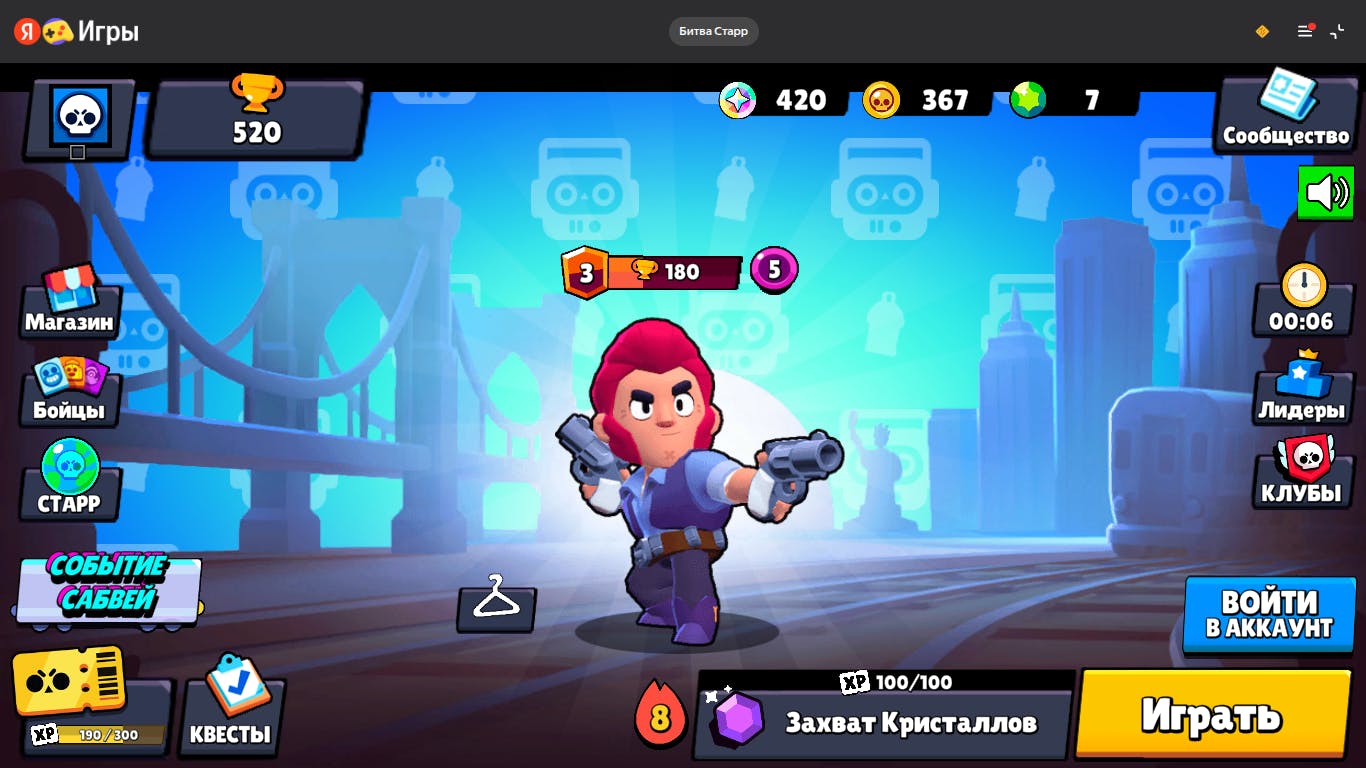
Task: Click the Войти в аккаунт button
Action: (1269, 614)
